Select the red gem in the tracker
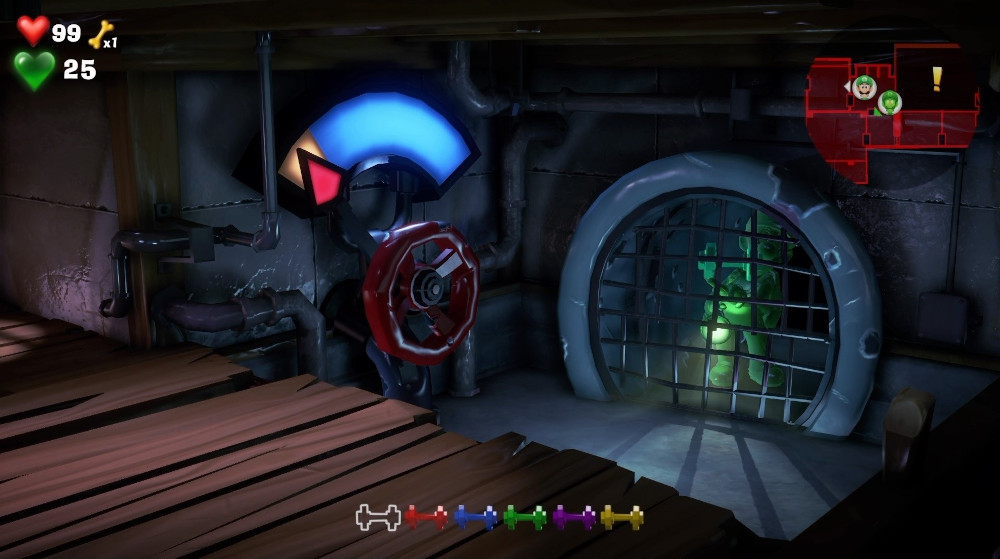 pyautogui.click(x=426, y=517)
